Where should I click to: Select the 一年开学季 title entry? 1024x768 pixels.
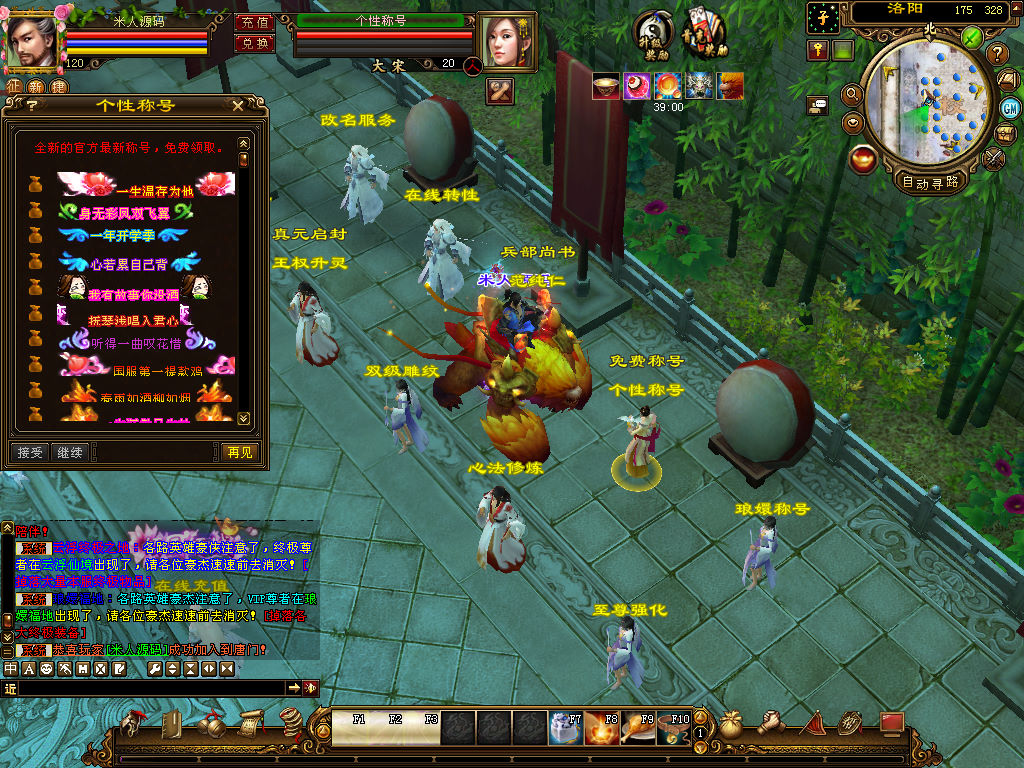(x=123, y=236)
